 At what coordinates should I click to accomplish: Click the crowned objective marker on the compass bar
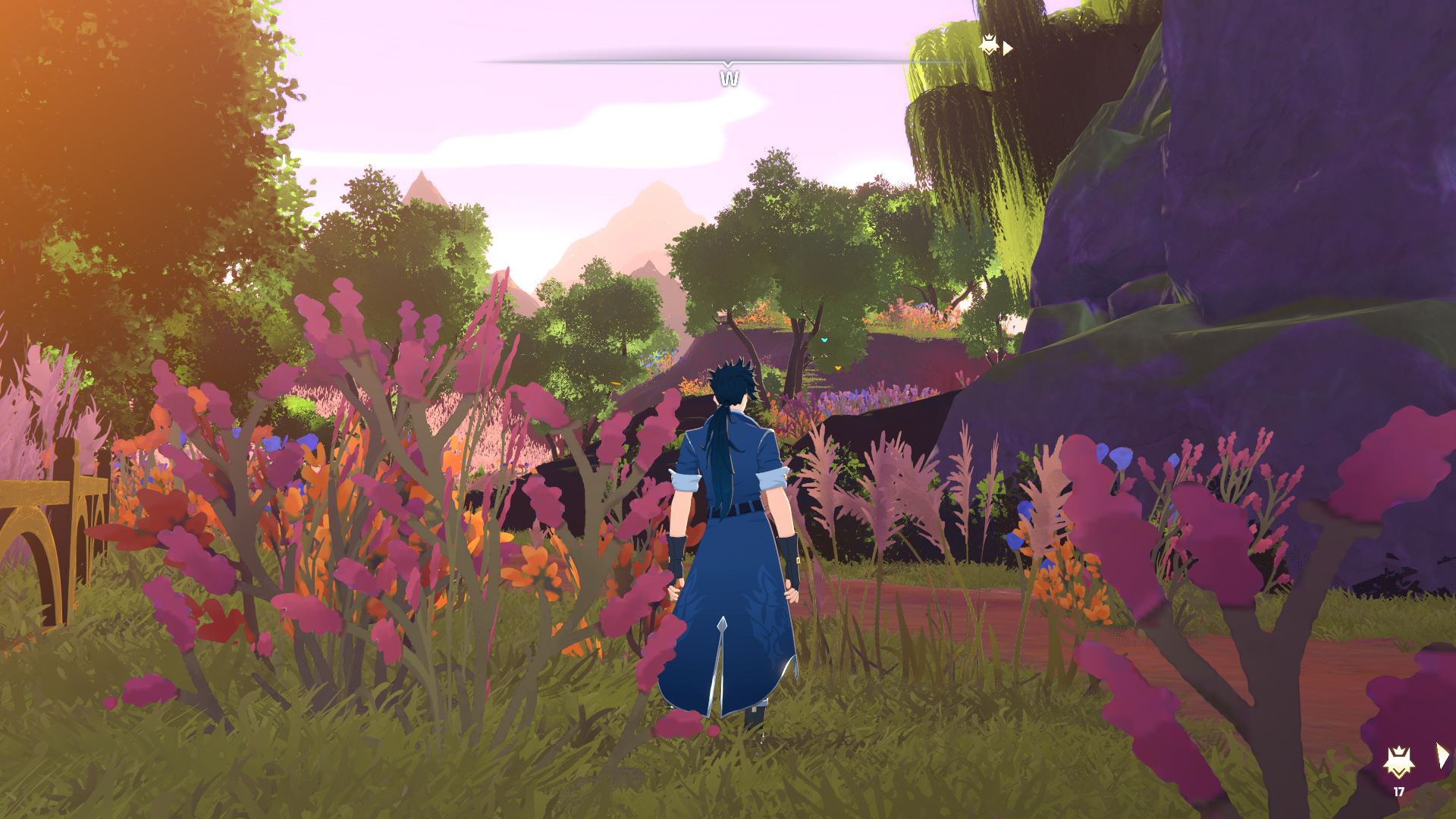coord(989,45)
